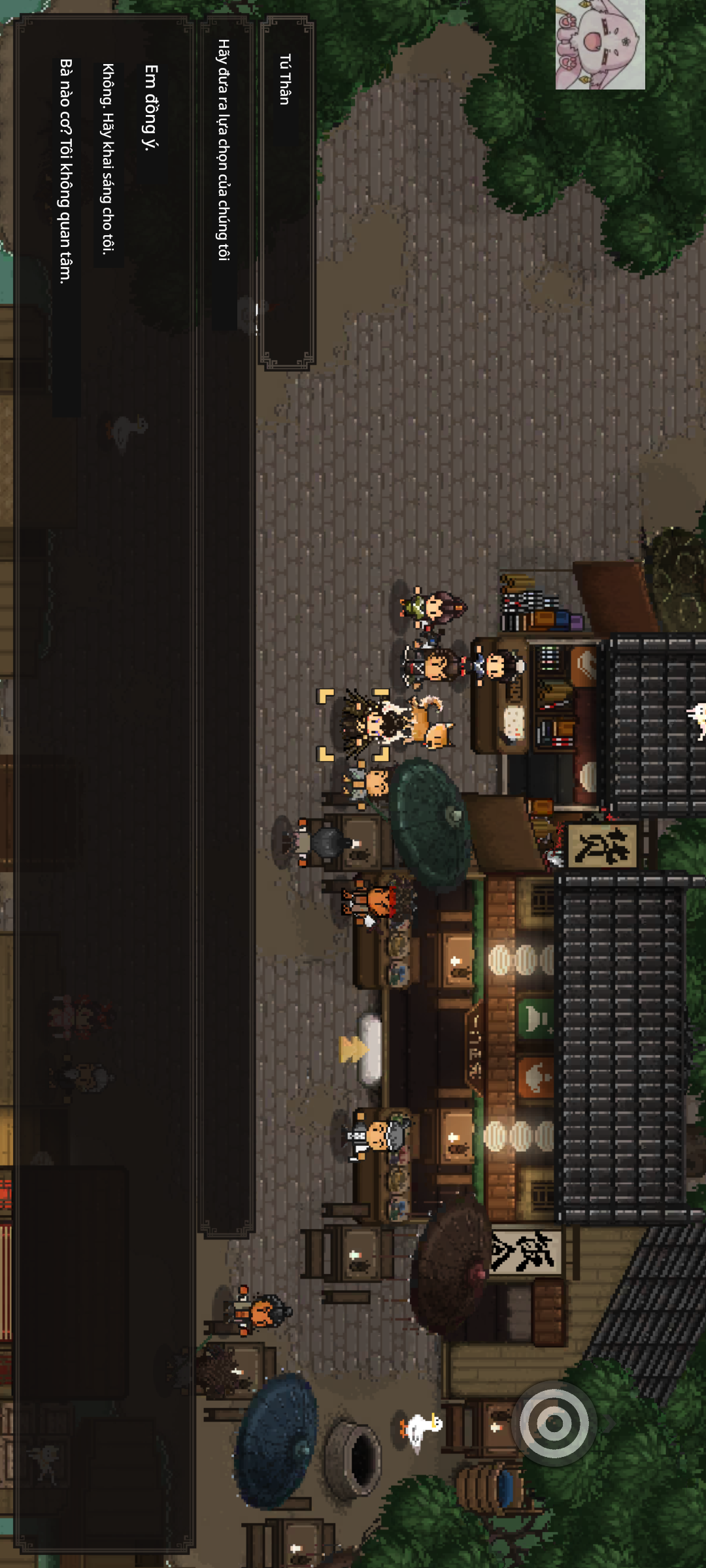The height and width of the screenshot is (1568, 706).
Task: Choose the reply "Em đồng ý."
Action: [150, 108]
